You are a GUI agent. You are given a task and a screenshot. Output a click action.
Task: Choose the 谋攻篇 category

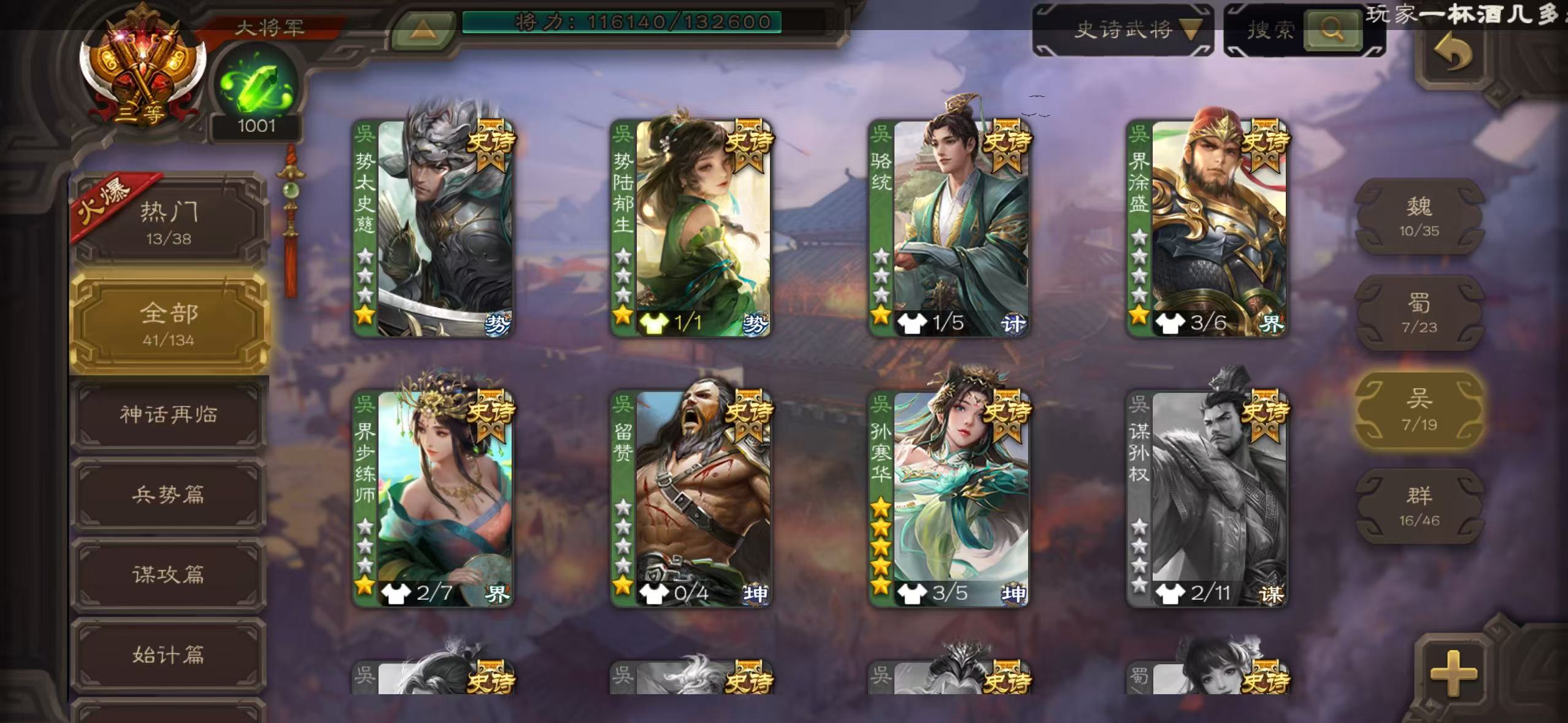pyautogui.click(x=169, y=574)
